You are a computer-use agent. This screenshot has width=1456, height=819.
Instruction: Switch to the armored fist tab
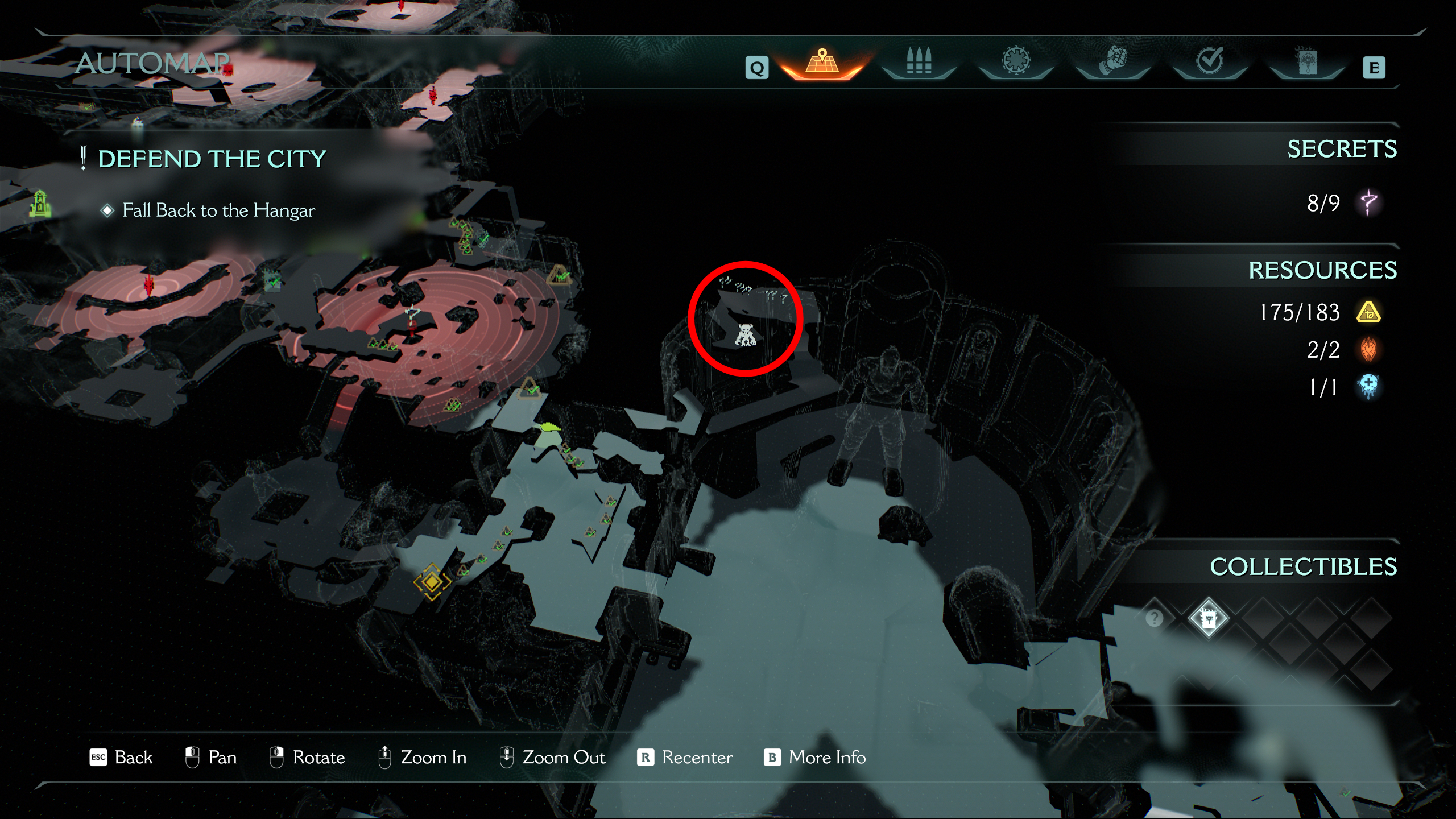tap(1112, 61)
